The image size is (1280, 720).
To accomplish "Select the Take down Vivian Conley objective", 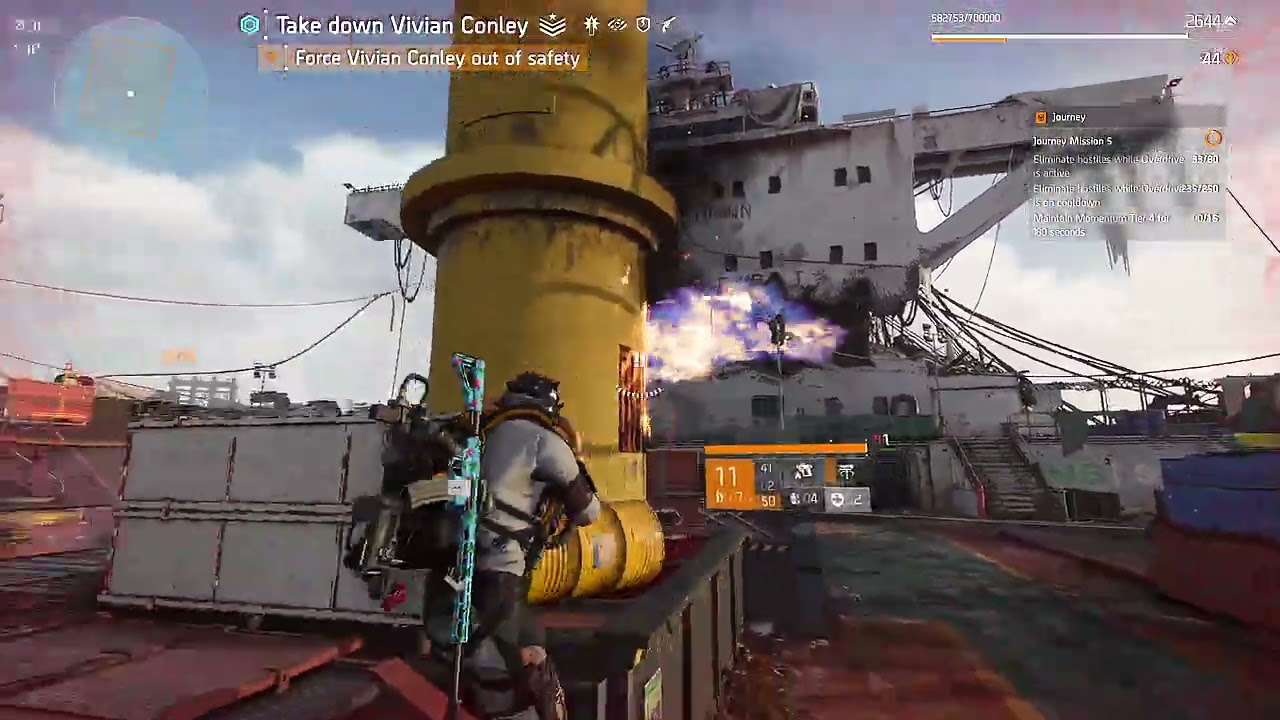I will [401, 25].
